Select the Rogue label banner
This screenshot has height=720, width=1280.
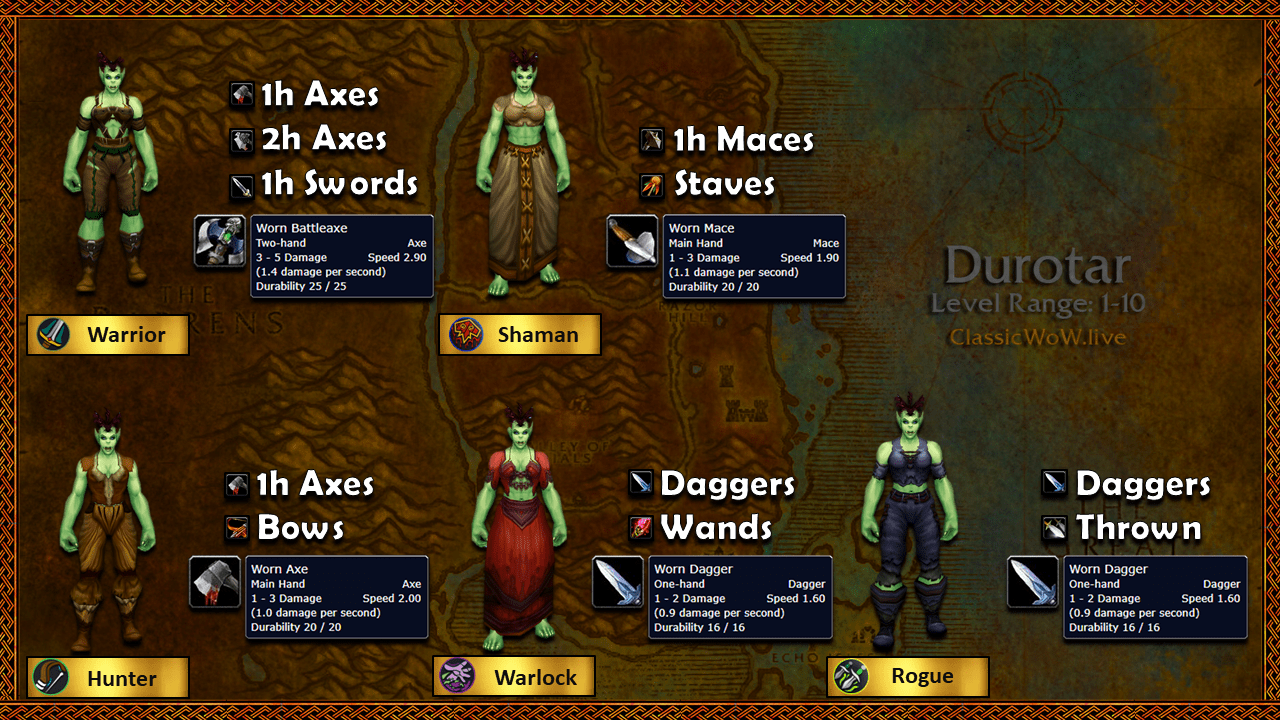pos(908,676)
